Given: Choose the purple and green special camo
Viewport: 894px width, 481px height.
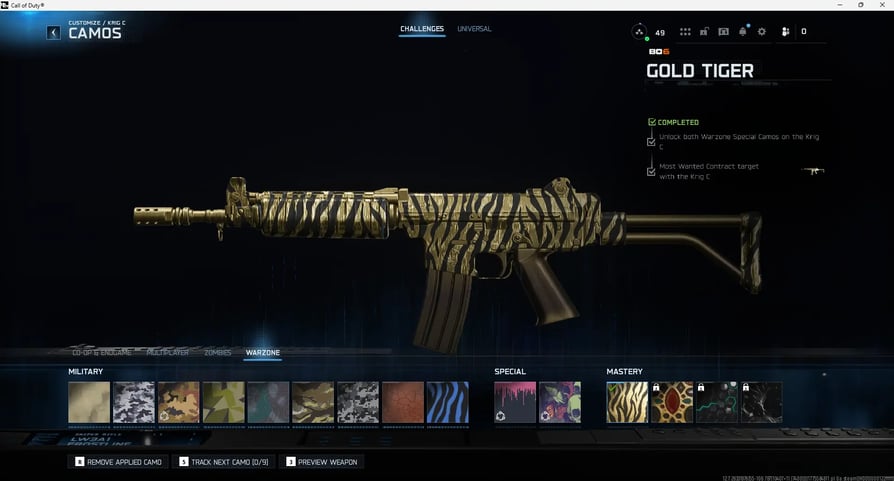Looking at the screenshot, I should 560,402.
